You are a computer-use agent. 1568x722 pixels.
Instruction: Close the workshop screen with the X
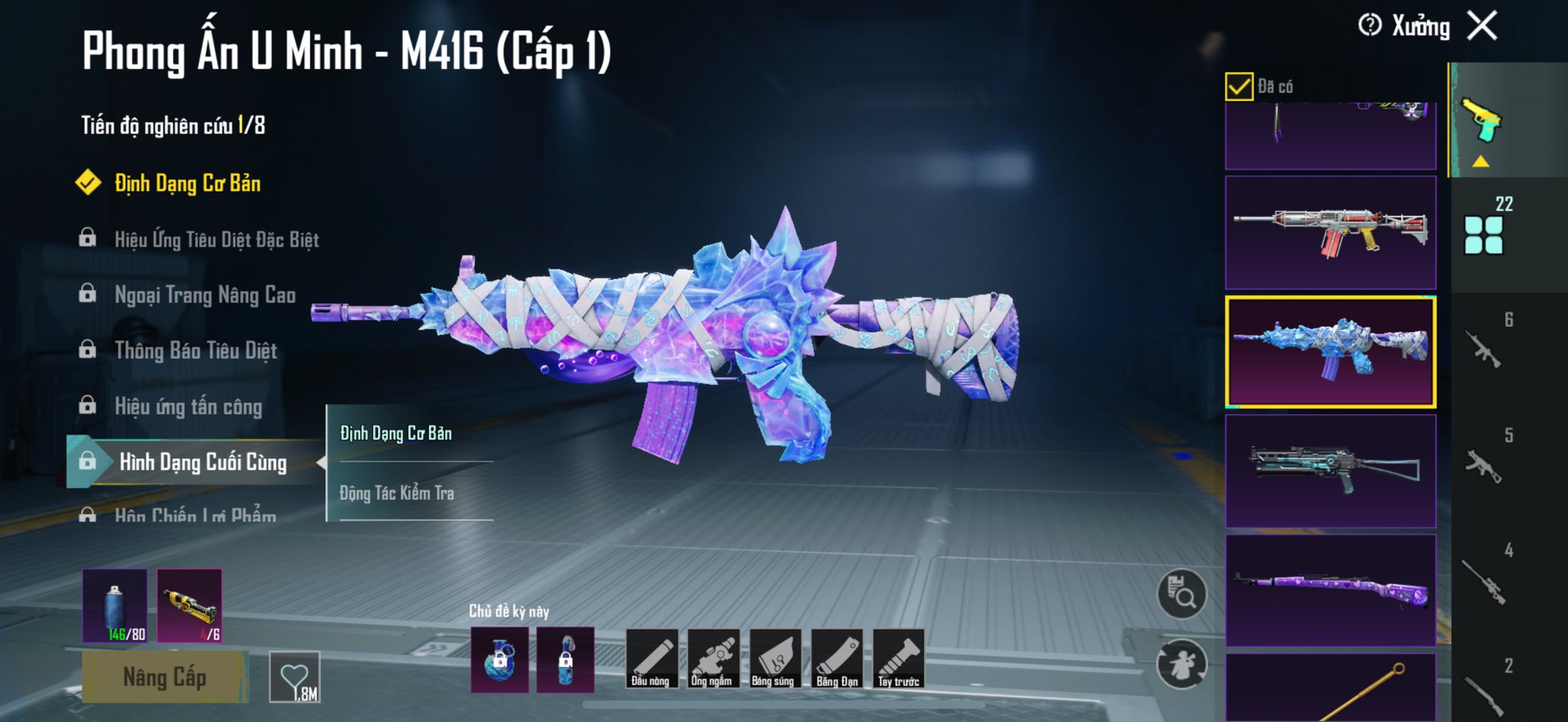1482,26
